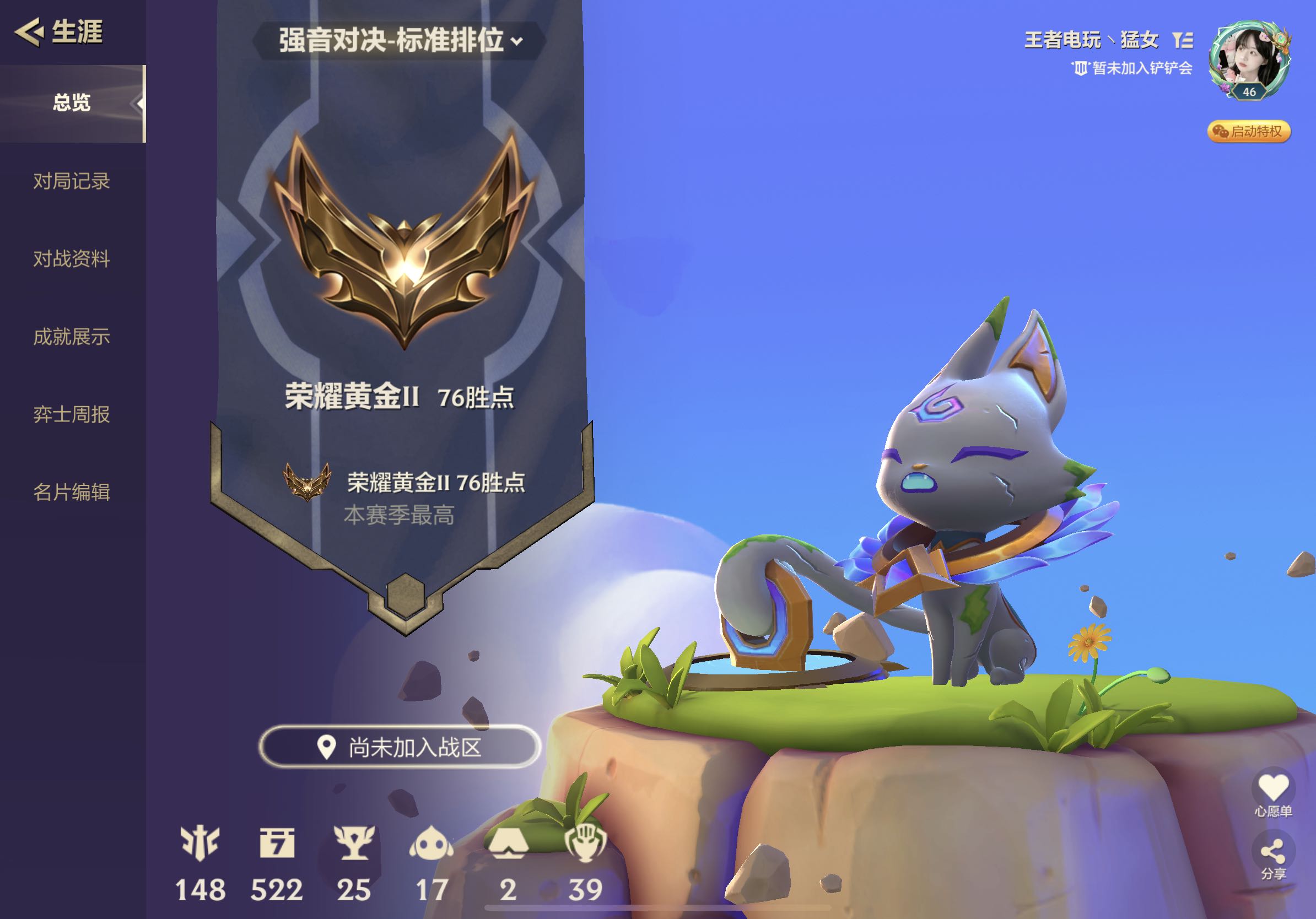Click the fist shield stat icon showing 39
The width and height of the screenshot is (1316, 919).
(x=585, y=844)
